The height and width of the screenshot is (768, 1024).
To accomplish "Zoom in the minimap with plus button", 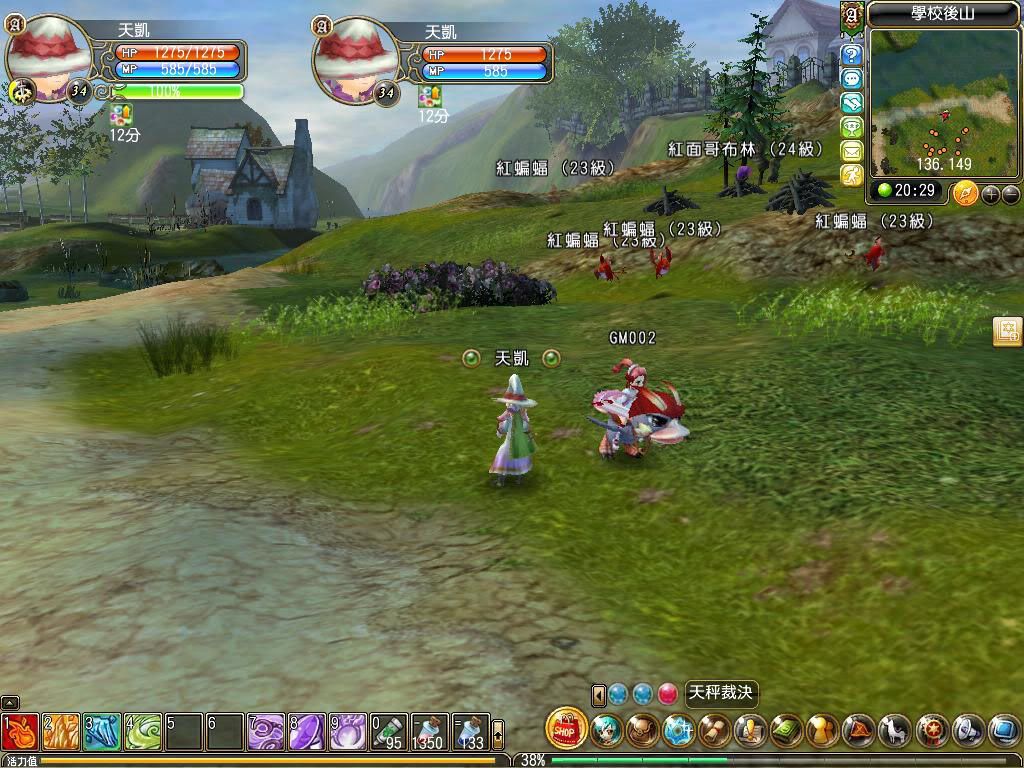I will pyautogui.click(x=991, y=194).
